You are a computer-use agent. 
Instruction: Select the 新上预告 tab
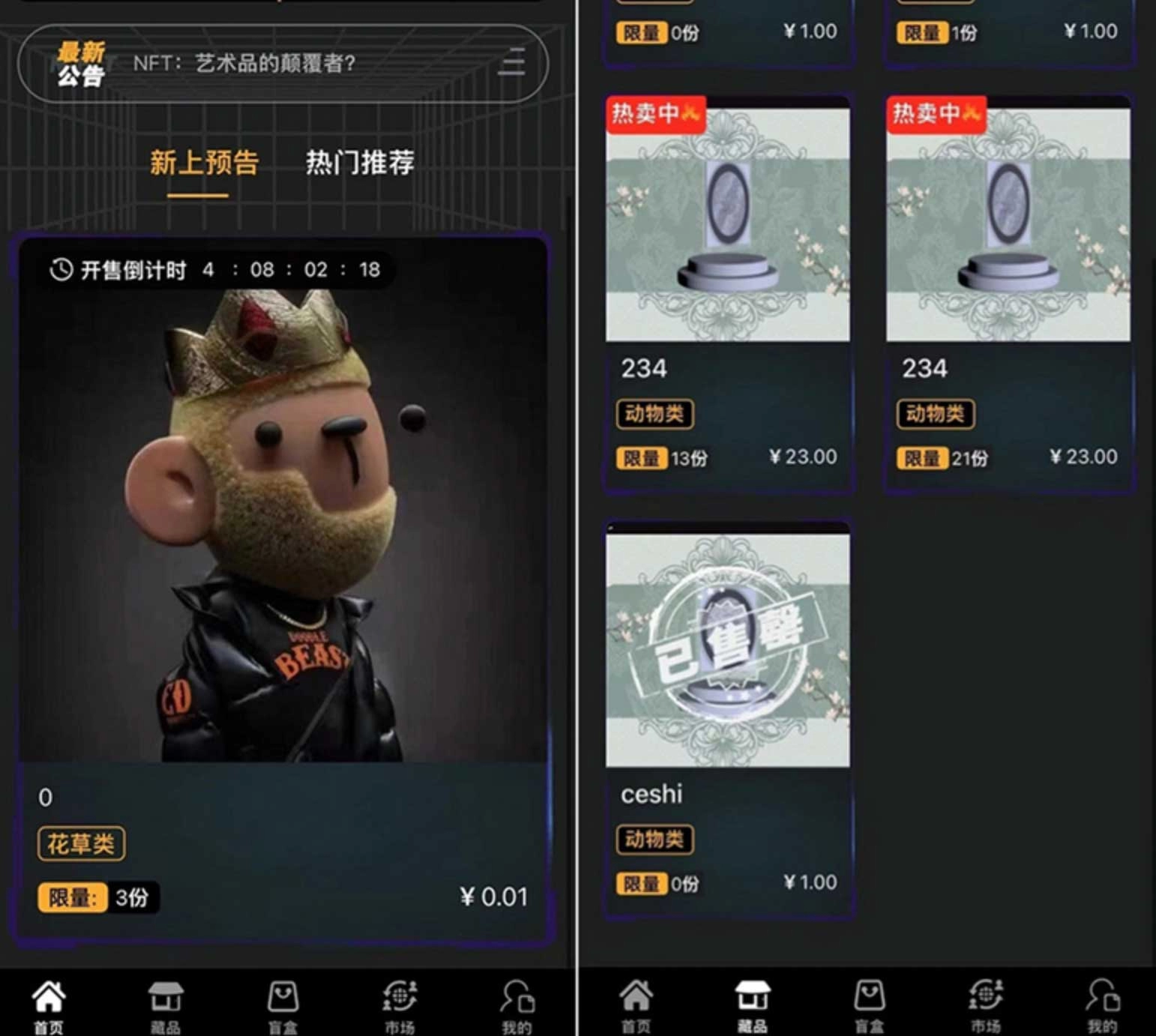pos(204,162)
